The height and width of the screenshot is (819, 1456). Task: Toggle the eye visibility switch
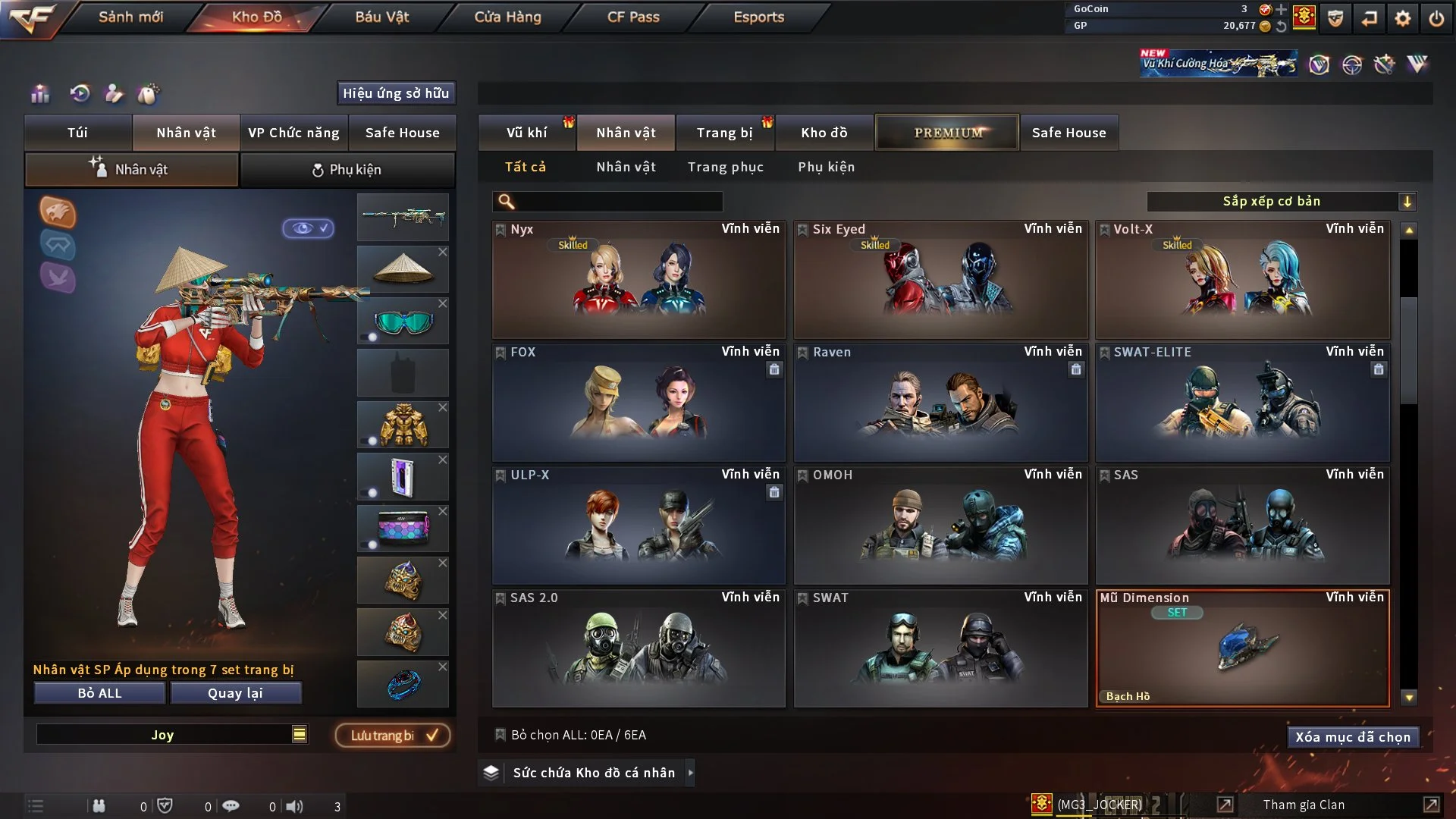click(309, 228)
